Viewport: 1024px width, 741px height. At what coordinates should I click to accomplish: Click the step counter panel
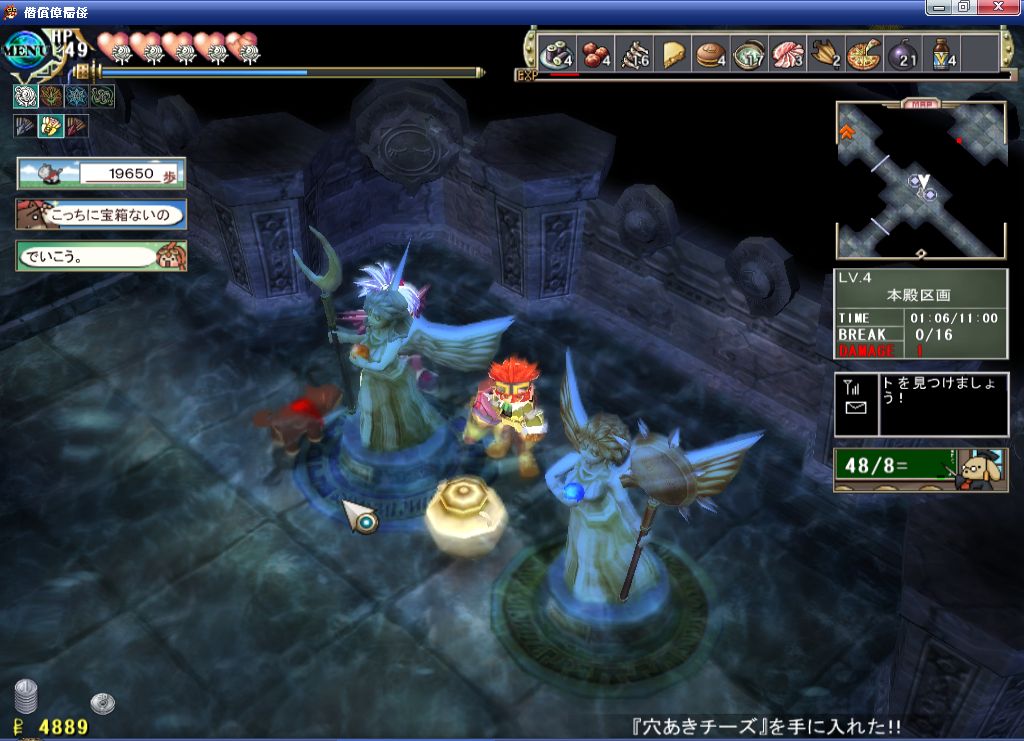[x=101, y=173]
